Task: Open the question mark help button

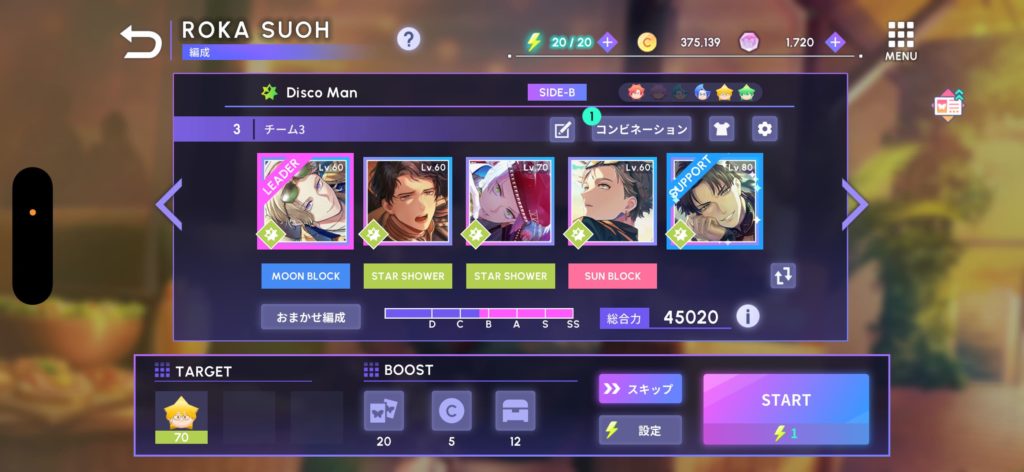Action: click(408, 39)
